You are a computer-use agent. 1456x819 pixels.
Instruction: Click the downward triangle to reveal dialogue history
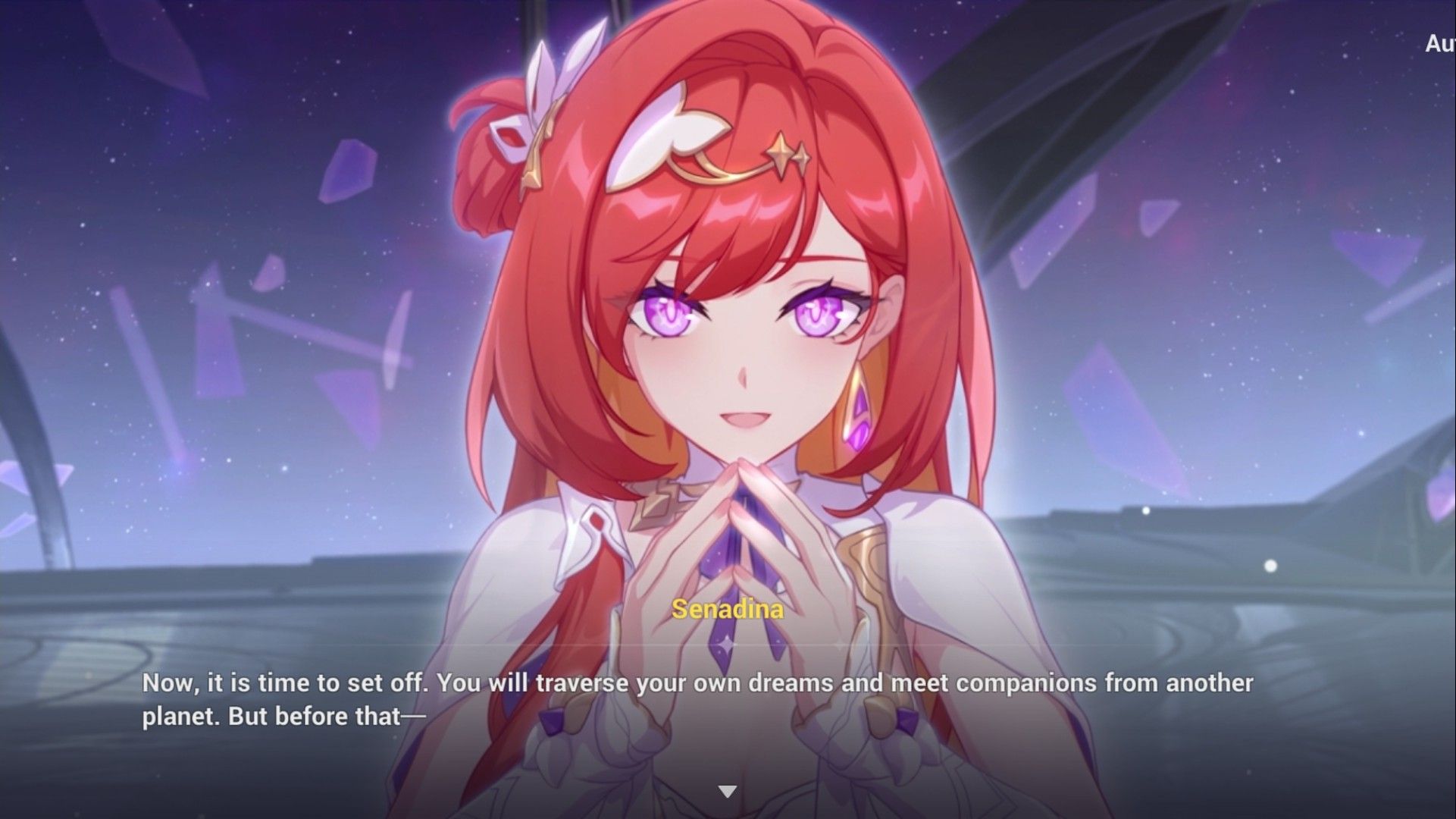point(728,789)
